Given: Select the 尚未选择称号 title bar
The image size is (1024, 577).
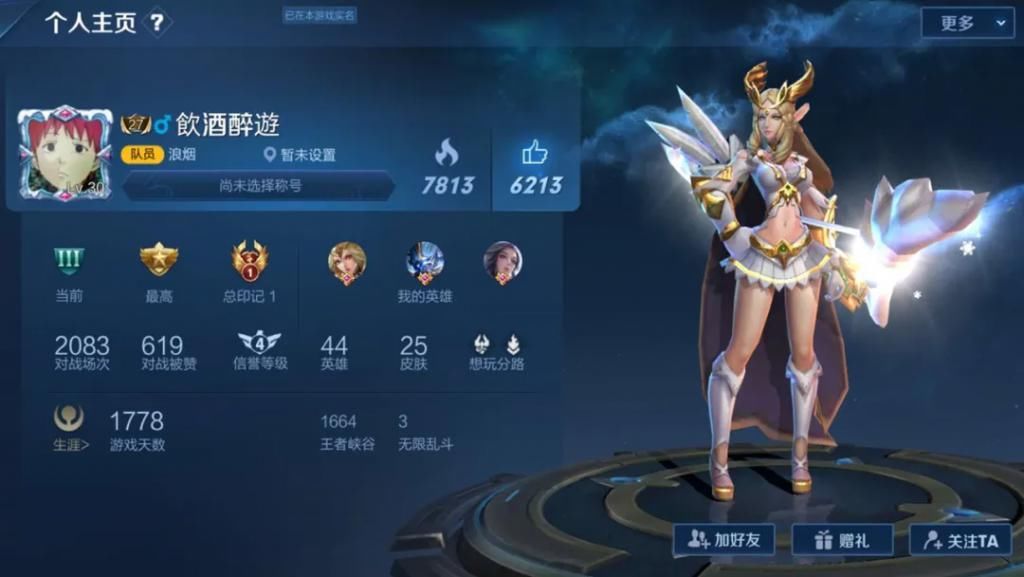Looking at the screenshot, I should click(260, 185).
